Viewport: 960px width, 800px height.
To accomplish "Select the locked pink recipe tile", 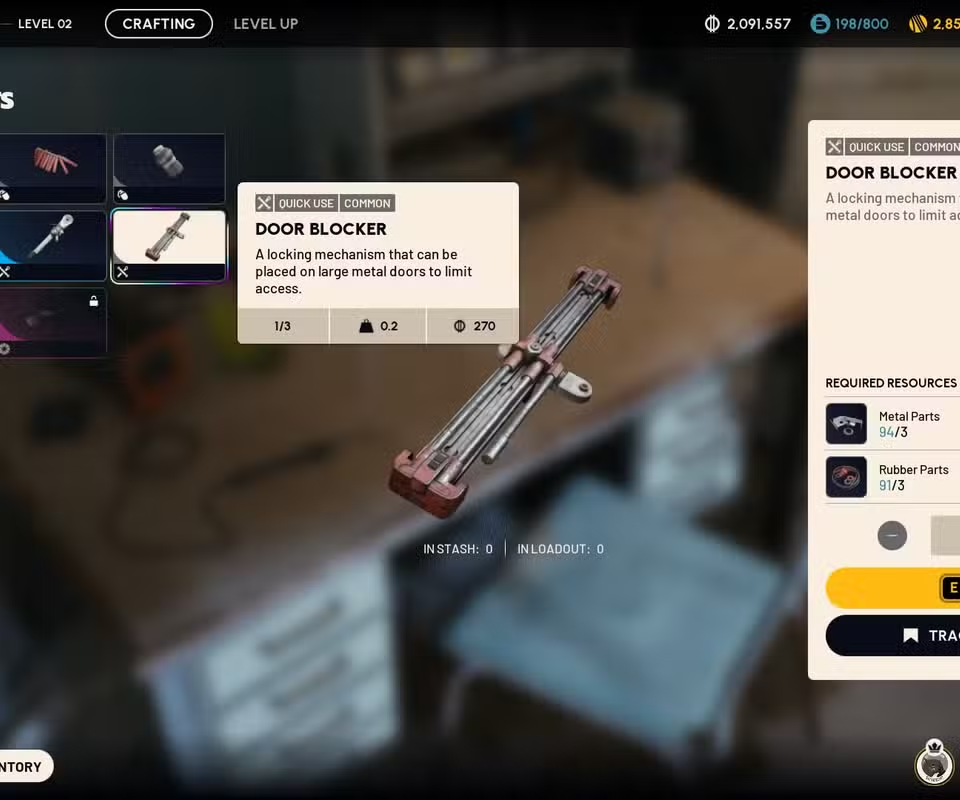I will (52, 322).
